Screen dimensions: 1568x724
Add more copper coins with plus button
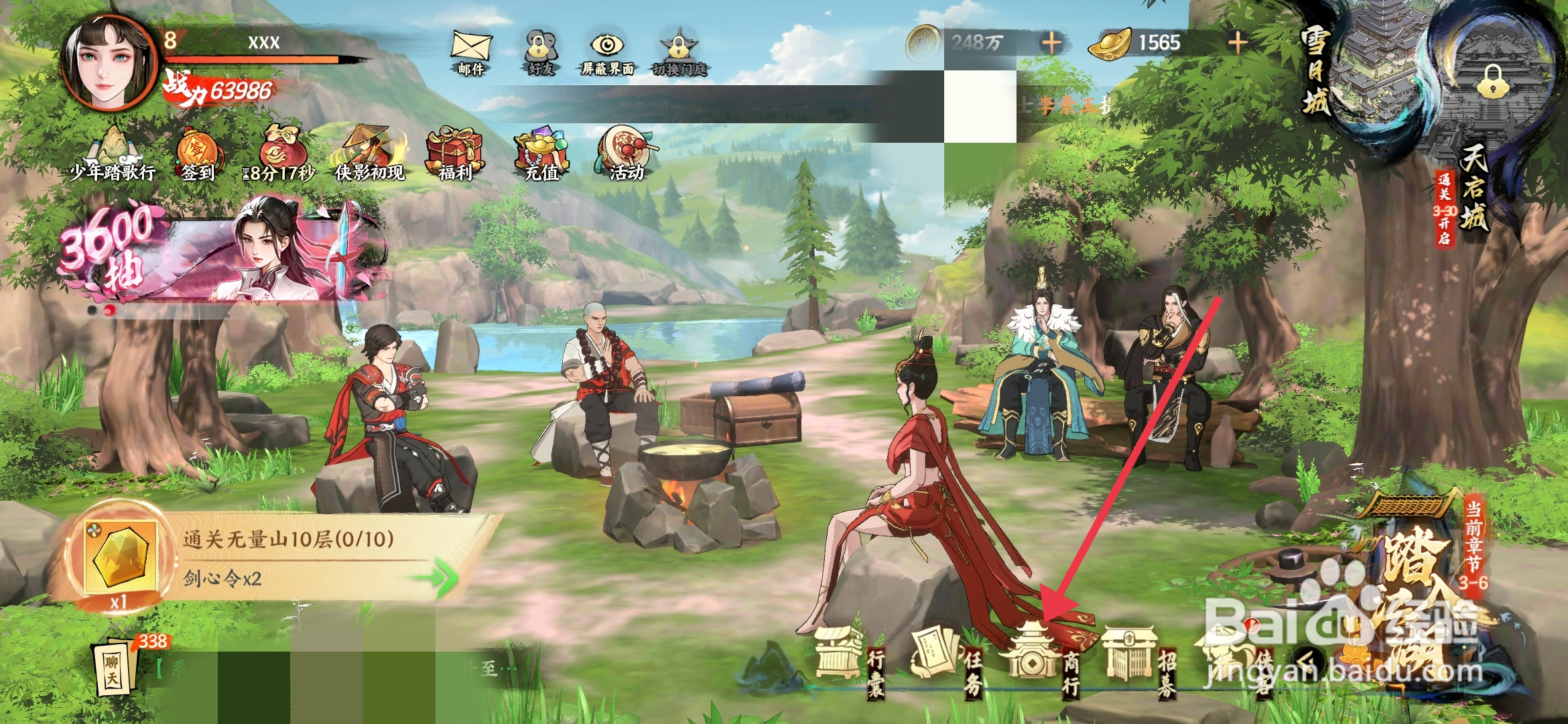pyautogui.click(x=1051, y=44)
